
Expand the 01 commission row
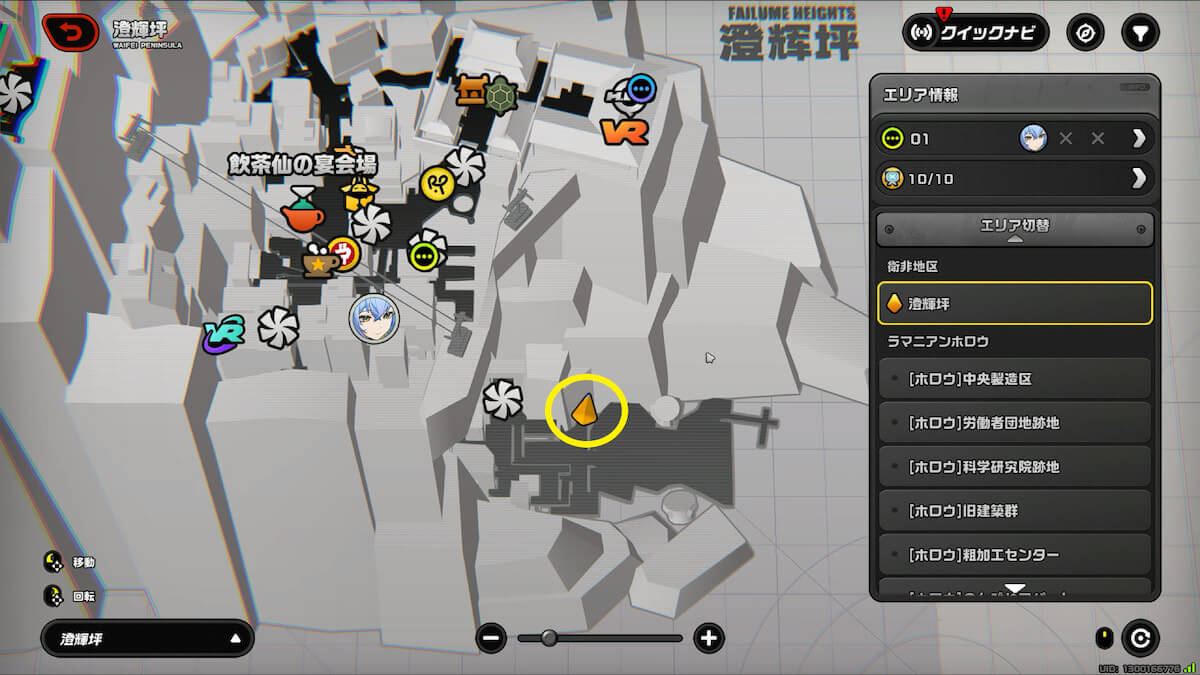point(1138,138)
